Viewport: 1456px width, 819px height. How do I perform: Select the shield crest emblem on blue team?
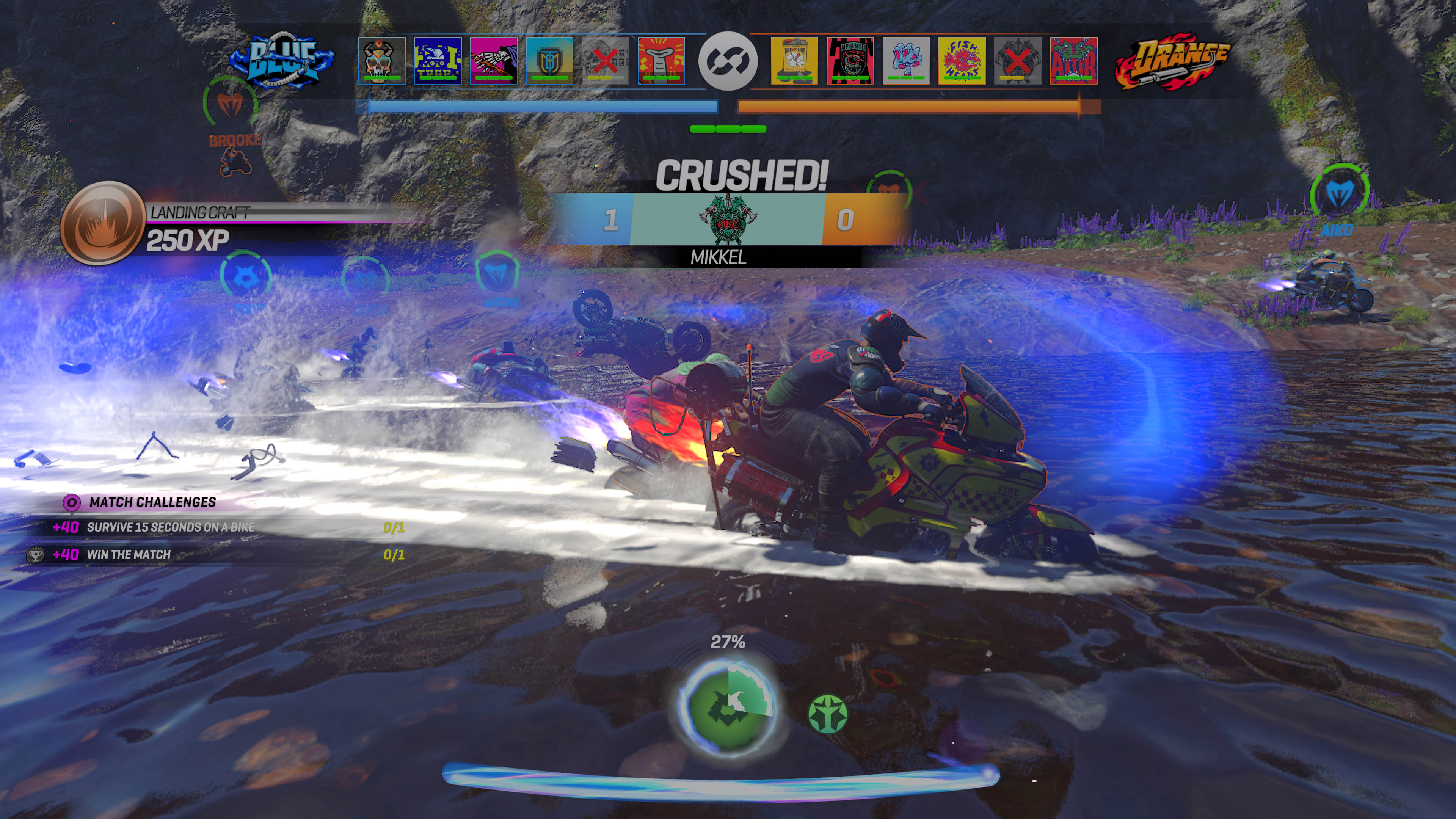pyautogui.click(x=549, y=61)
